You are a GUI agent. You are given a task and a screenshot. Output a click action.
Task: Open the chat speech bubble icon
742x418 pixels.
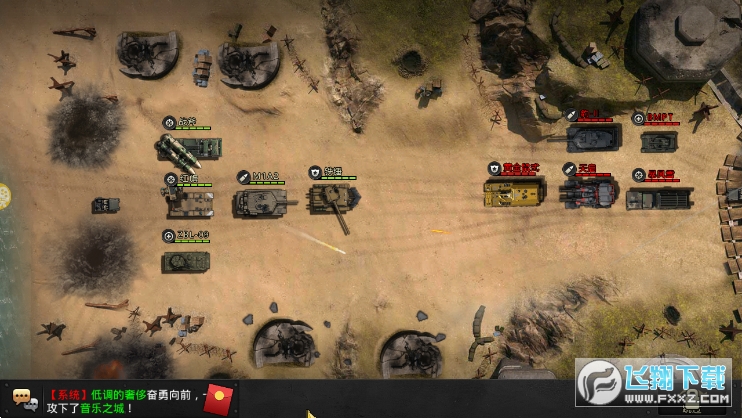25,400
